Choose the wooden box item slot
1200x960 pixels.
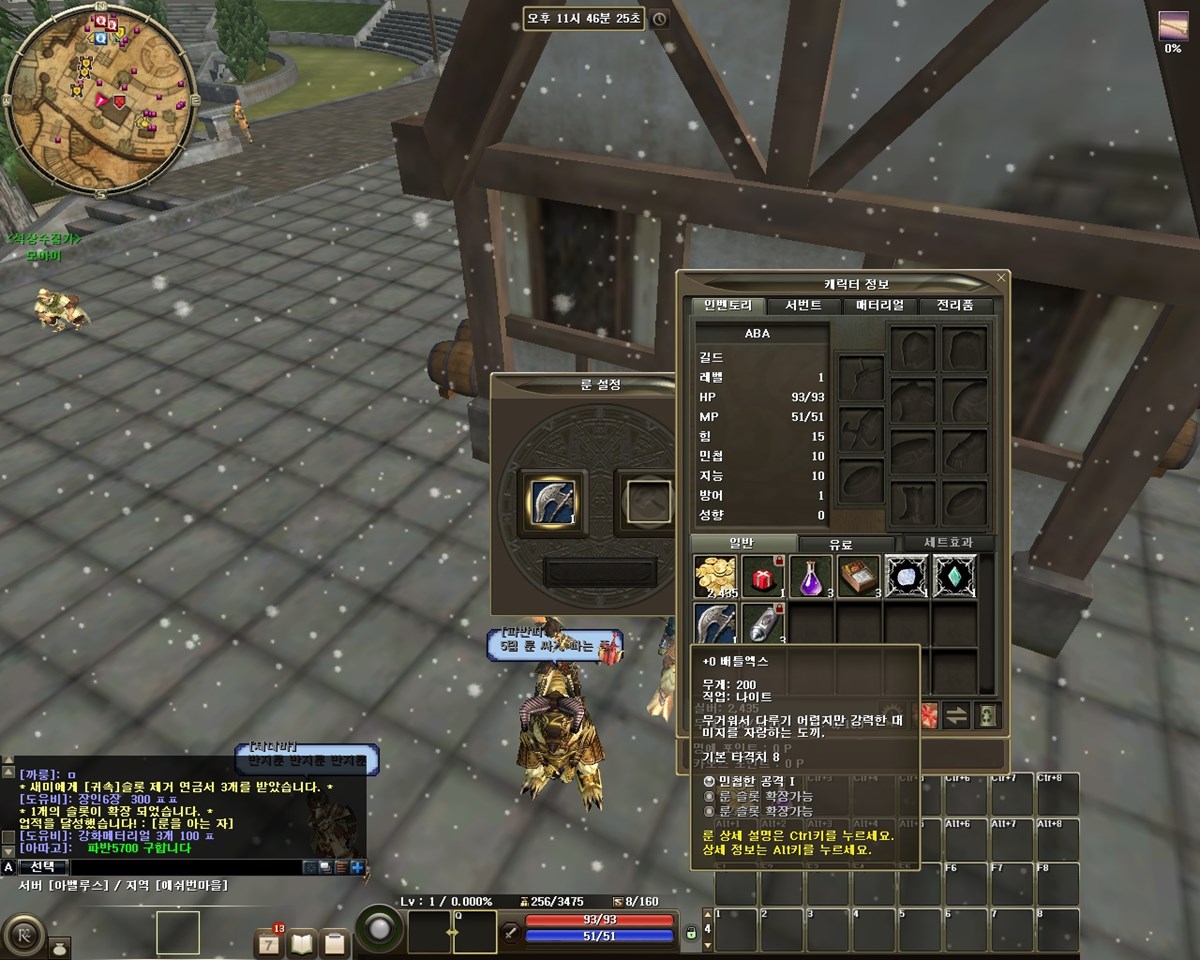[858, 578]
